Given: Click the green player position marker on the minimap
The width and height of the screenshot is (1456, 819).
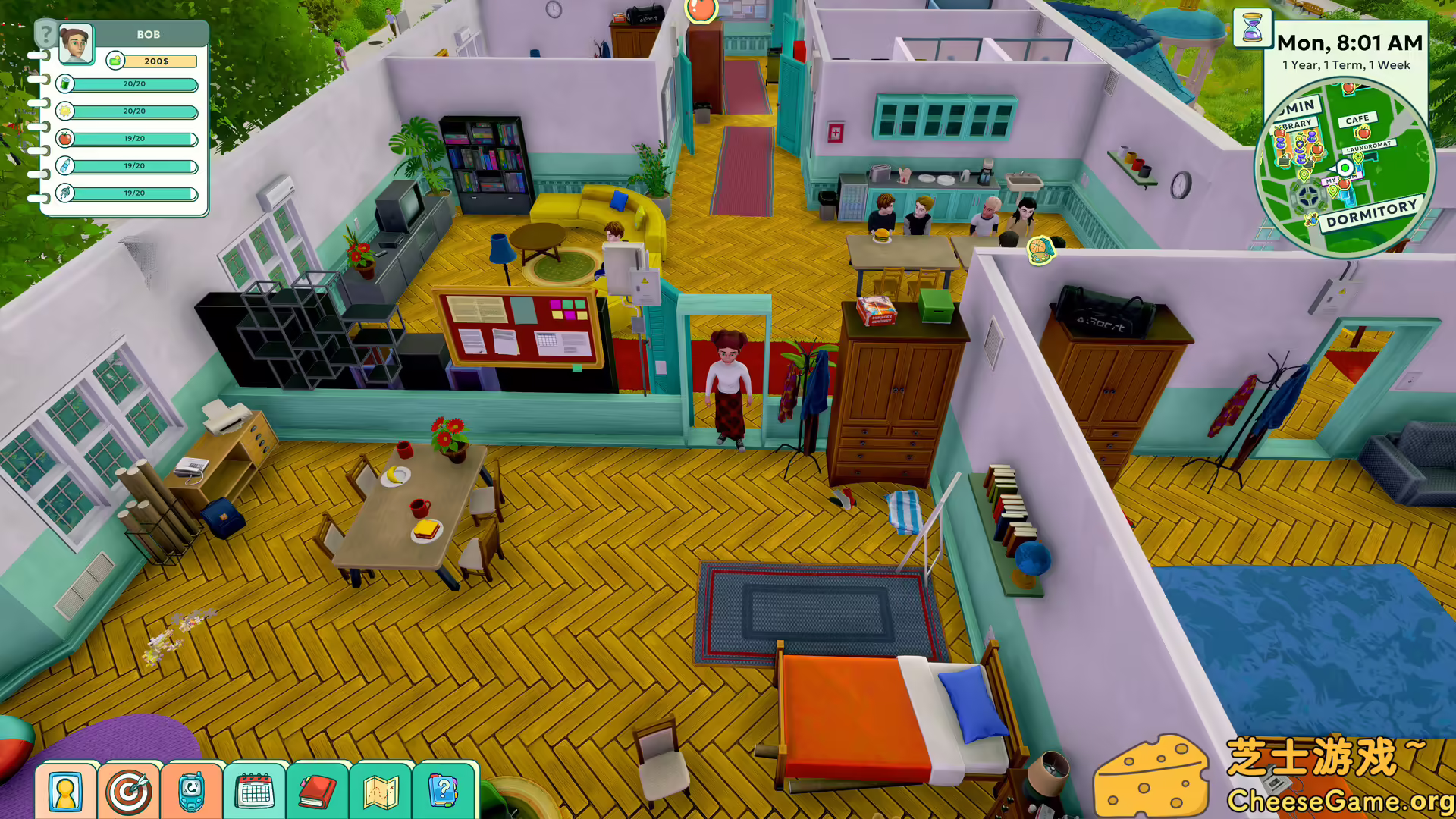Looking at the screenshot, I should tap(1345, 168).
